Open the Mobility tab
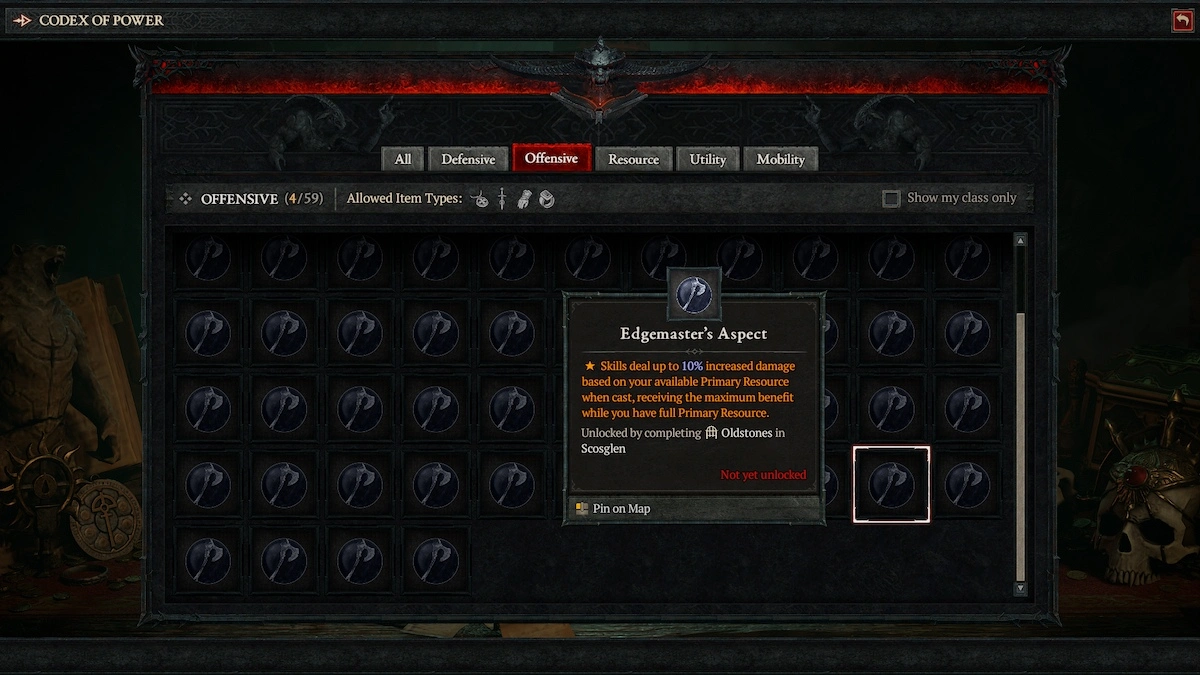This screenshot has height=675, width=1200. tap(780, 159)
